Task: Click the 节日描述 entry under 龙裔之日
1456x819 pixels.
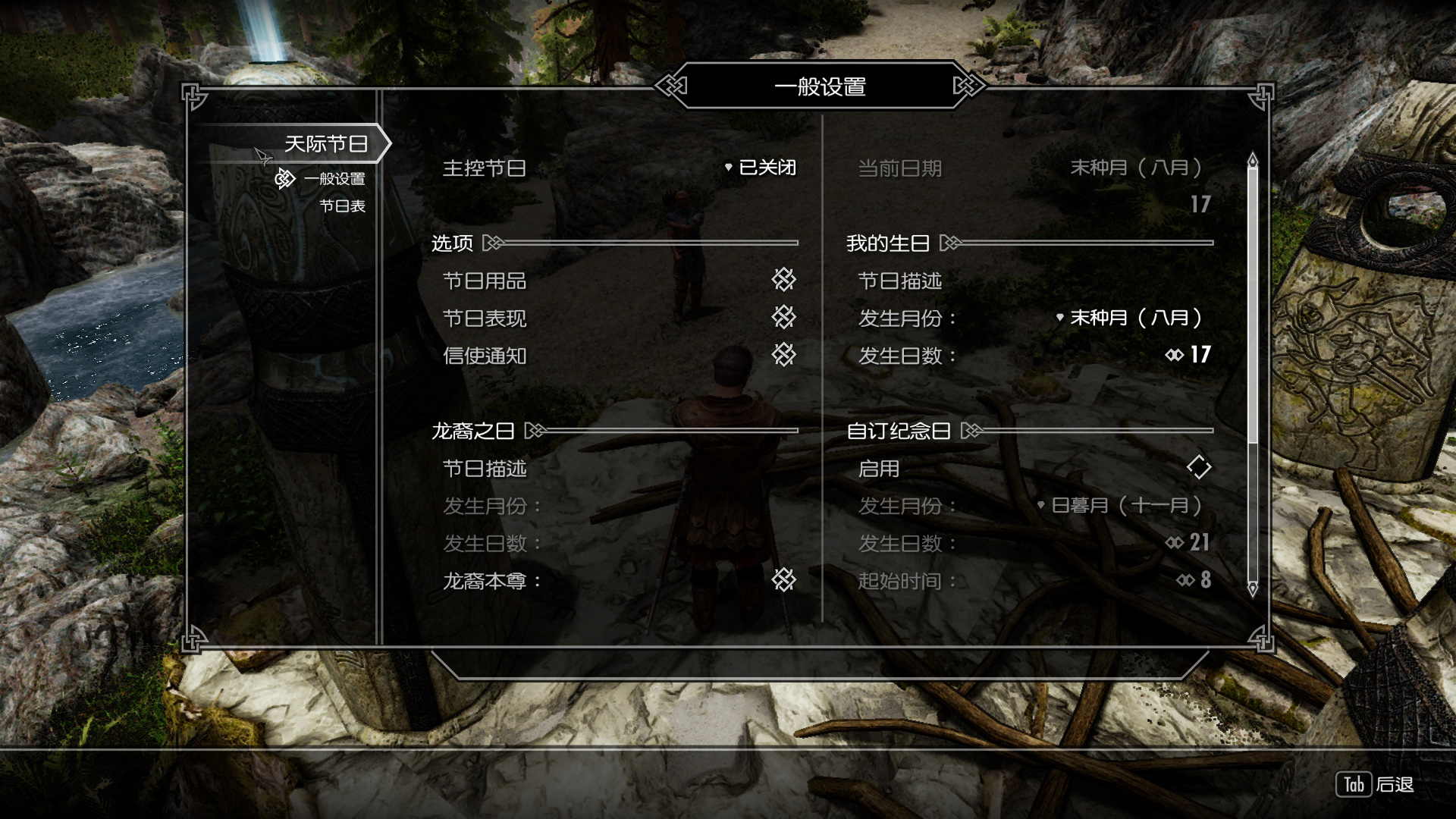Action: [485, 469]
